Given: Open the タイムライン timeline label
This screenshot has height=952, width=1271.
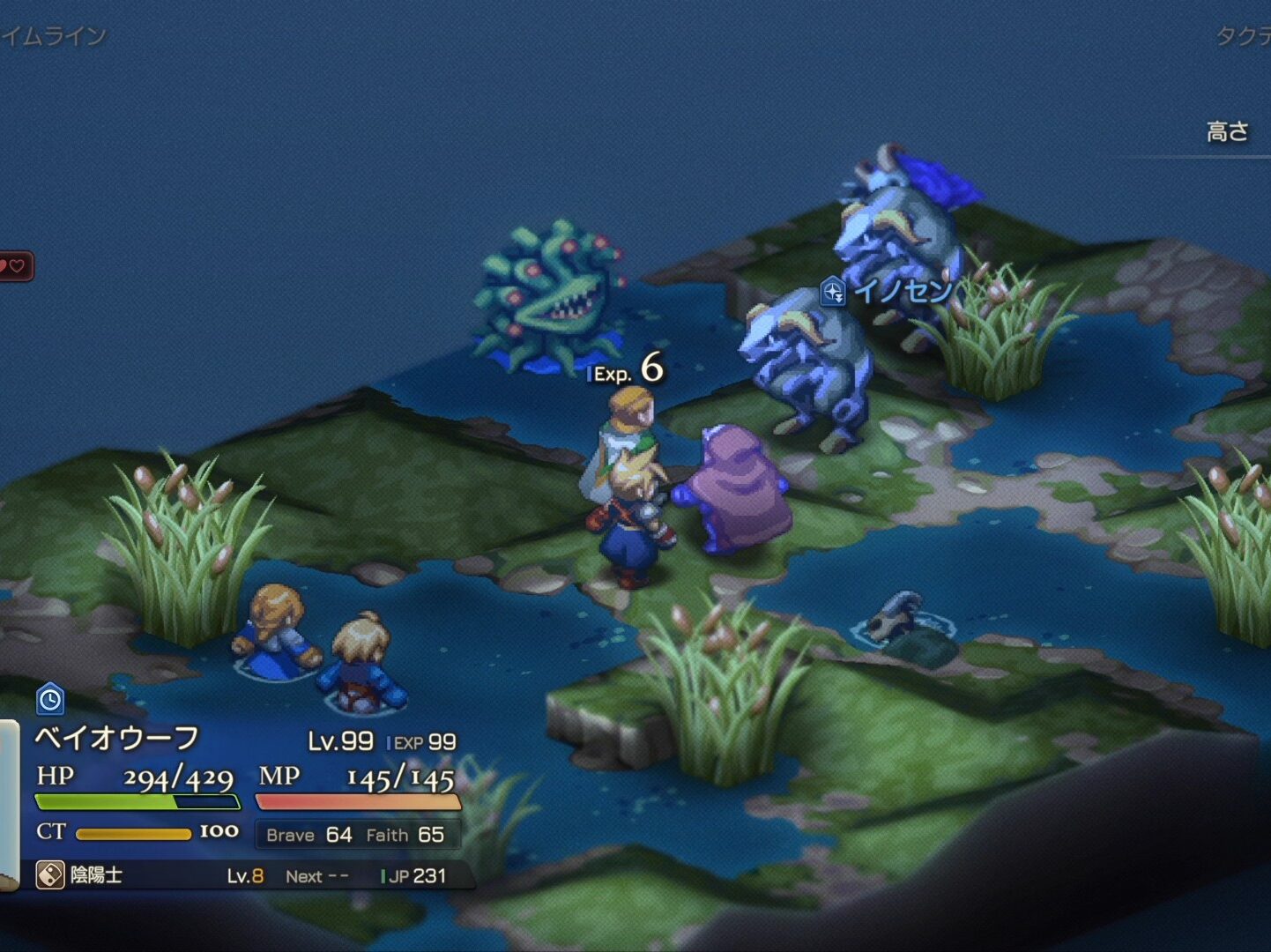Looking at the screenshot, I should point(53,36).
